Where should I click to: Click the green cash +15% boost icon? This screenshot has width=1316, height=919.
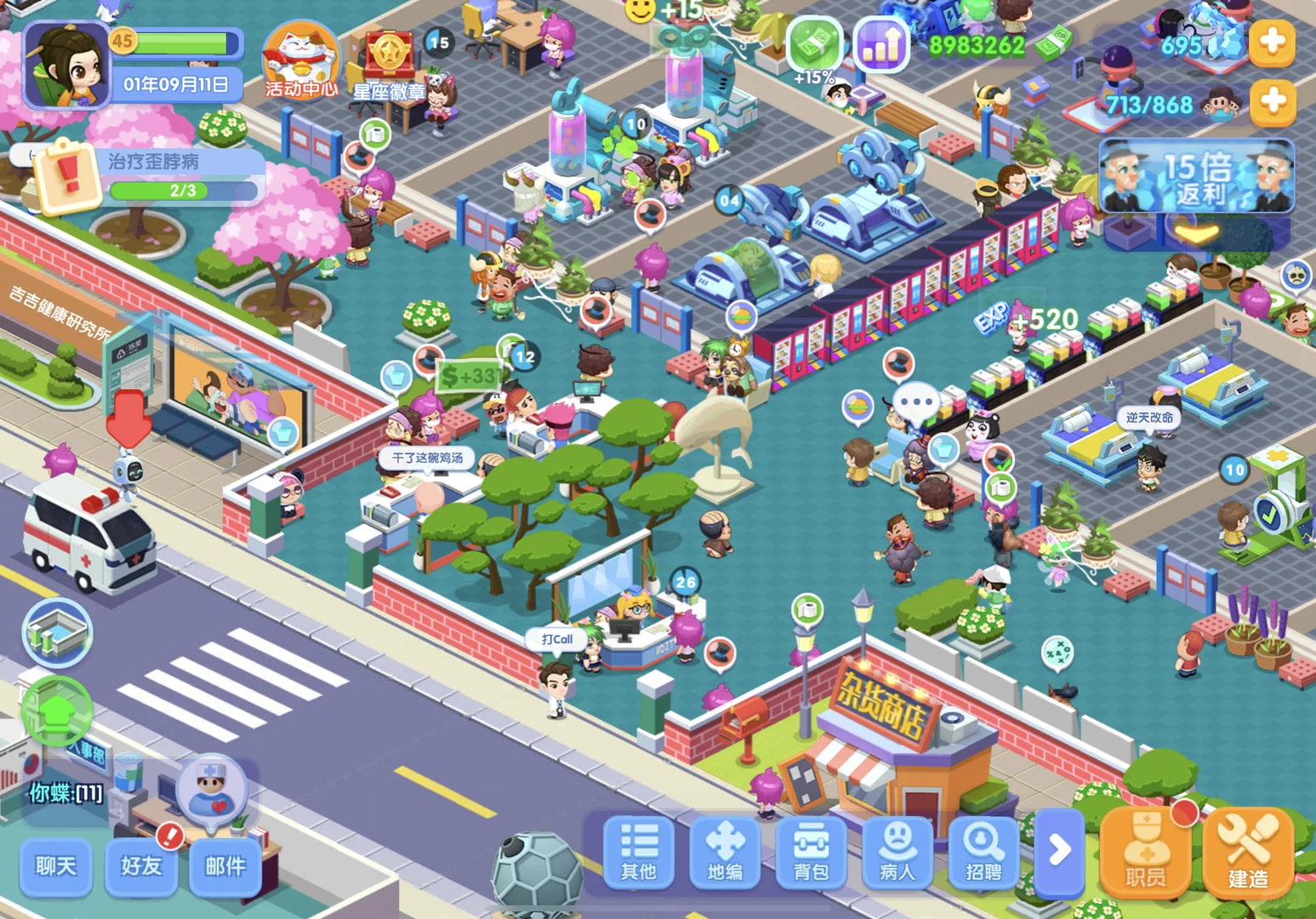coord(814,47)
